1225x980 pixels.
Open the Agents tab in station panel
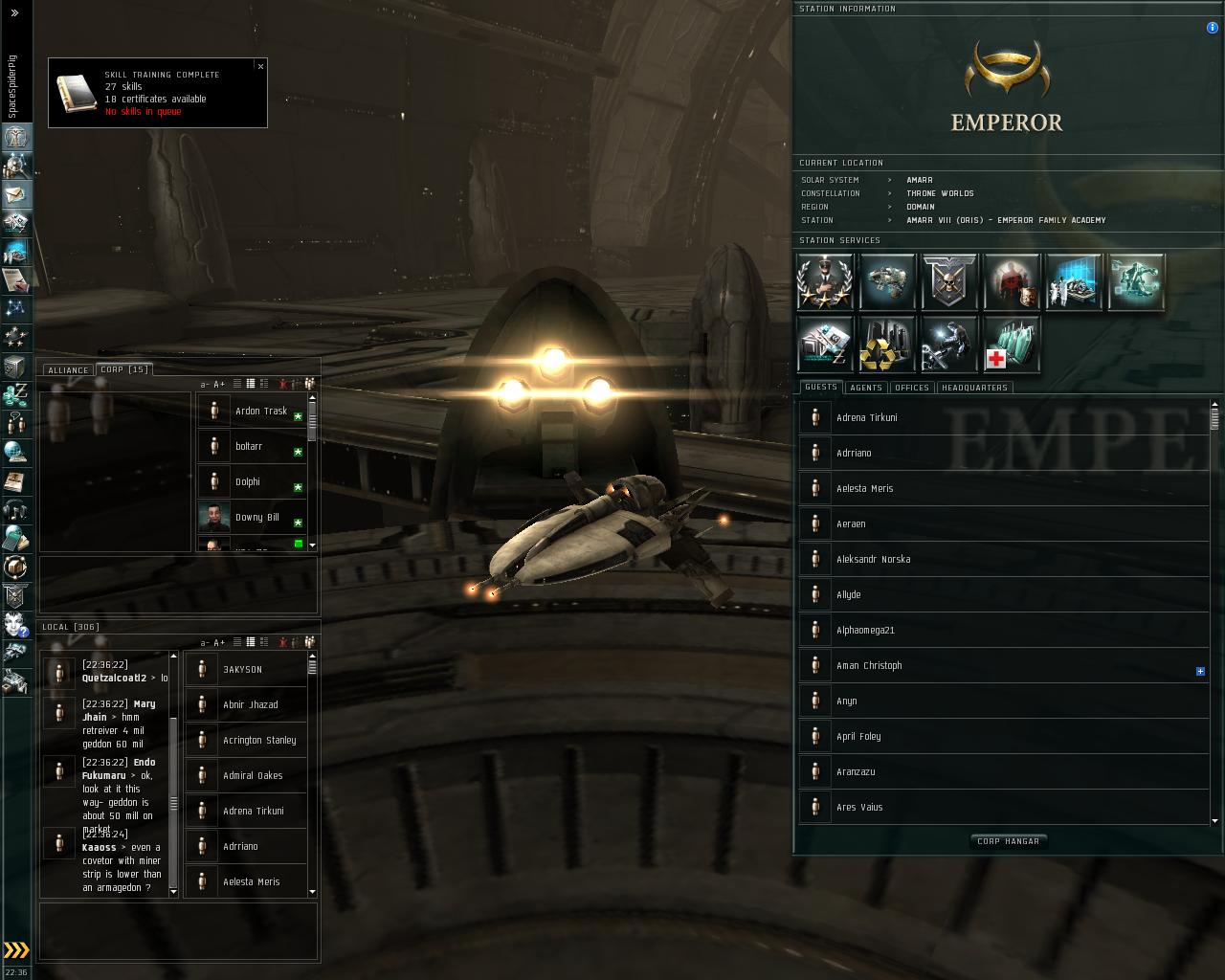866,388
